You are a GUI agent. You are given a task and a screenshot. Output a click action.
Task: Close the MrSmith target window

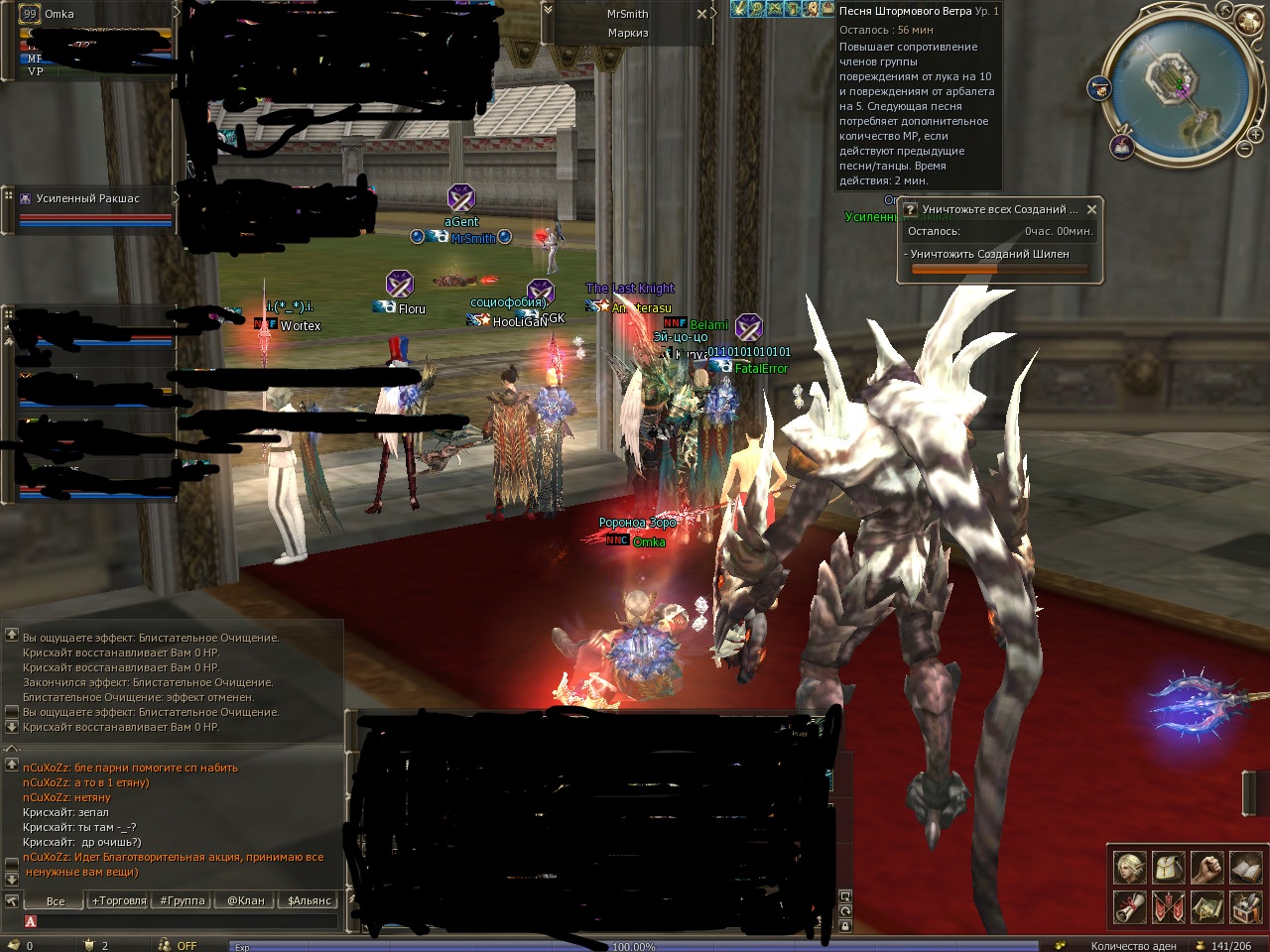701,14
